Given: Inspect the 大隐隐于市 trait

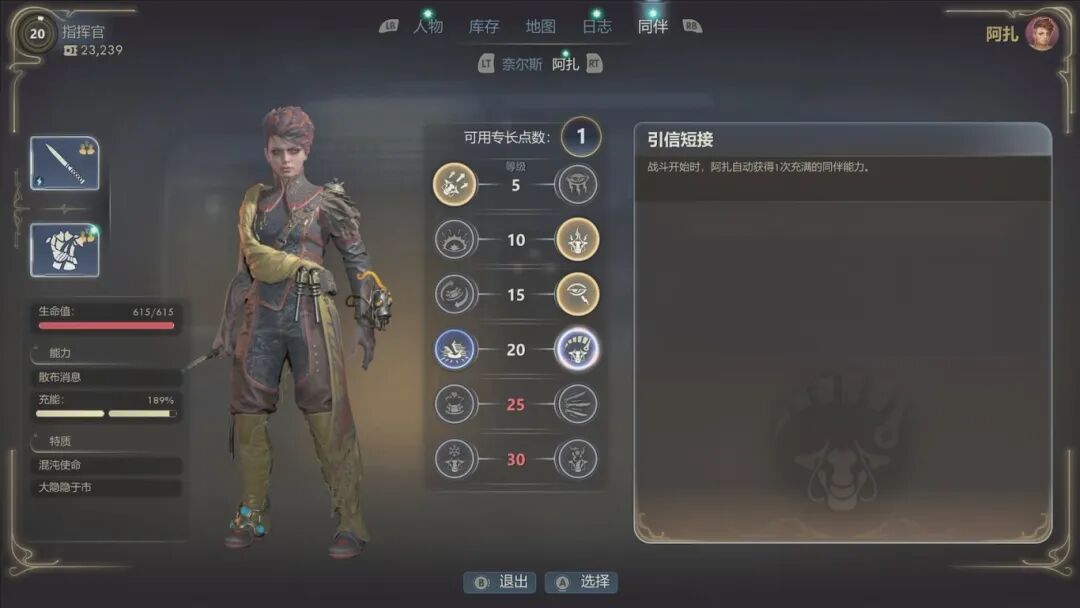Looking at the screenshot, I should click(x=105, y=488).
